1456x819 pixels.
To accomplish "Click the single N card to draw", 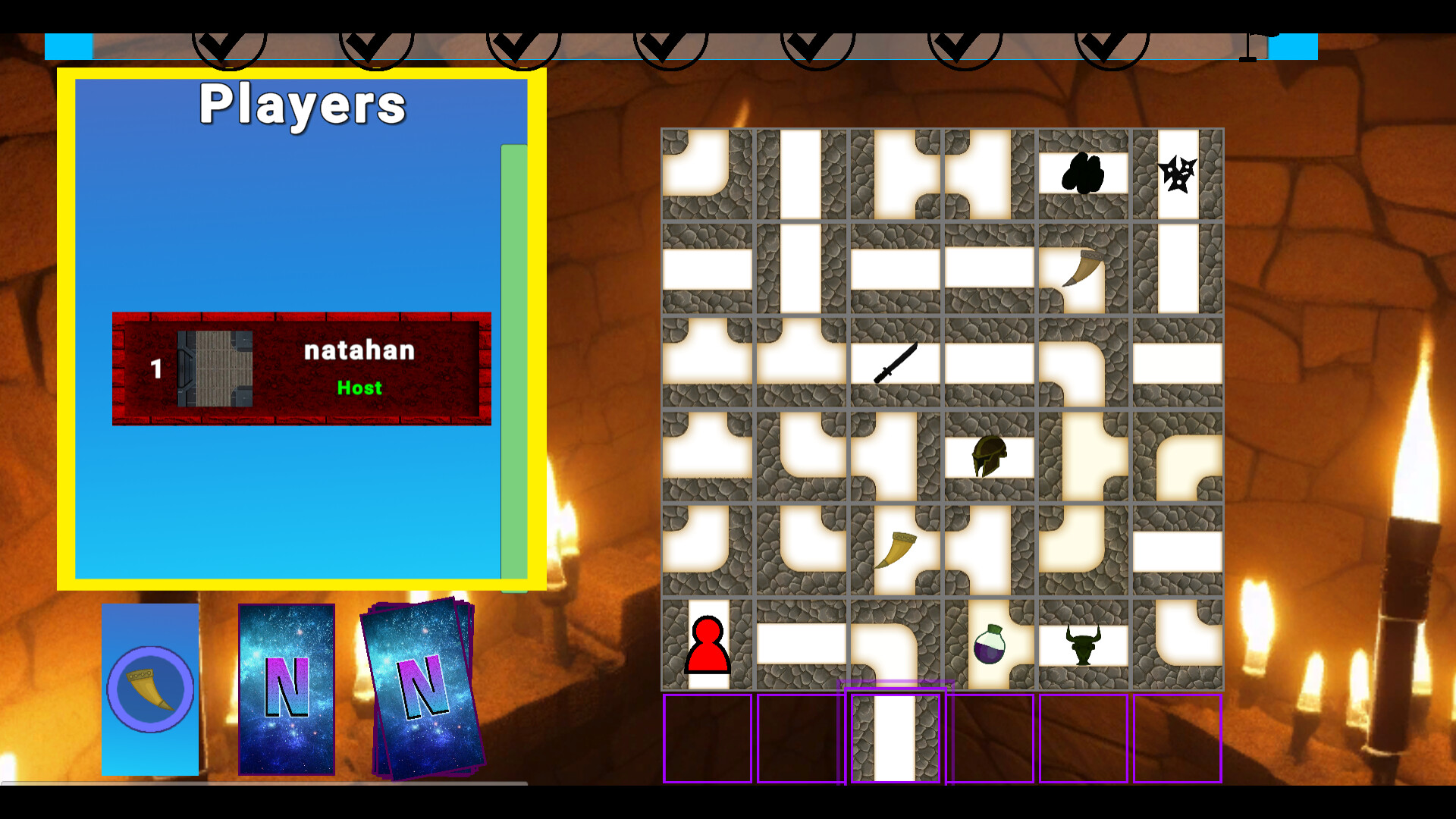I will [287, 690].
